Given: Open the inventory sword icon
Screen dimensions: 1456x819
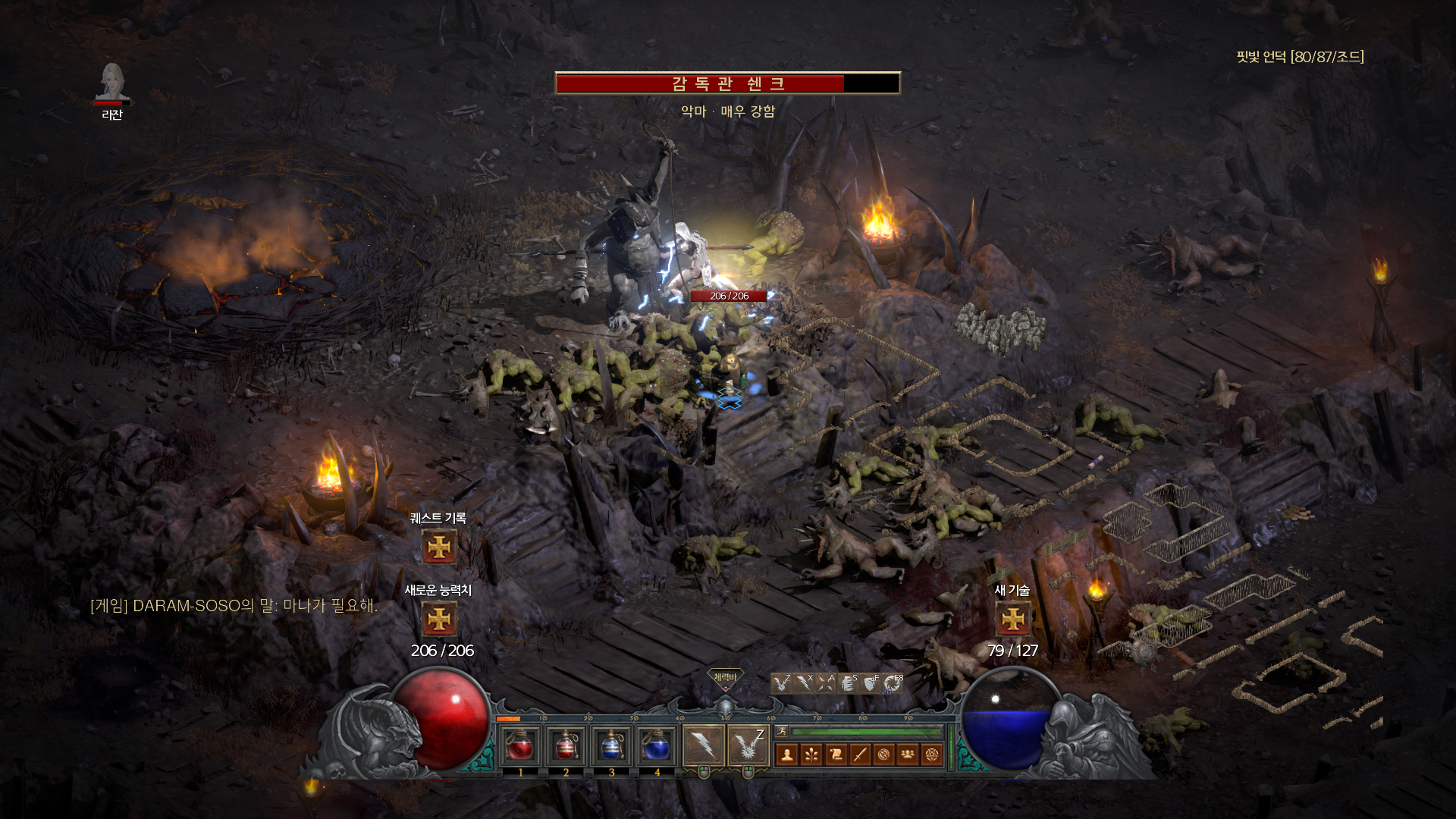Looking at the screenshot, I should pos(860,755).
